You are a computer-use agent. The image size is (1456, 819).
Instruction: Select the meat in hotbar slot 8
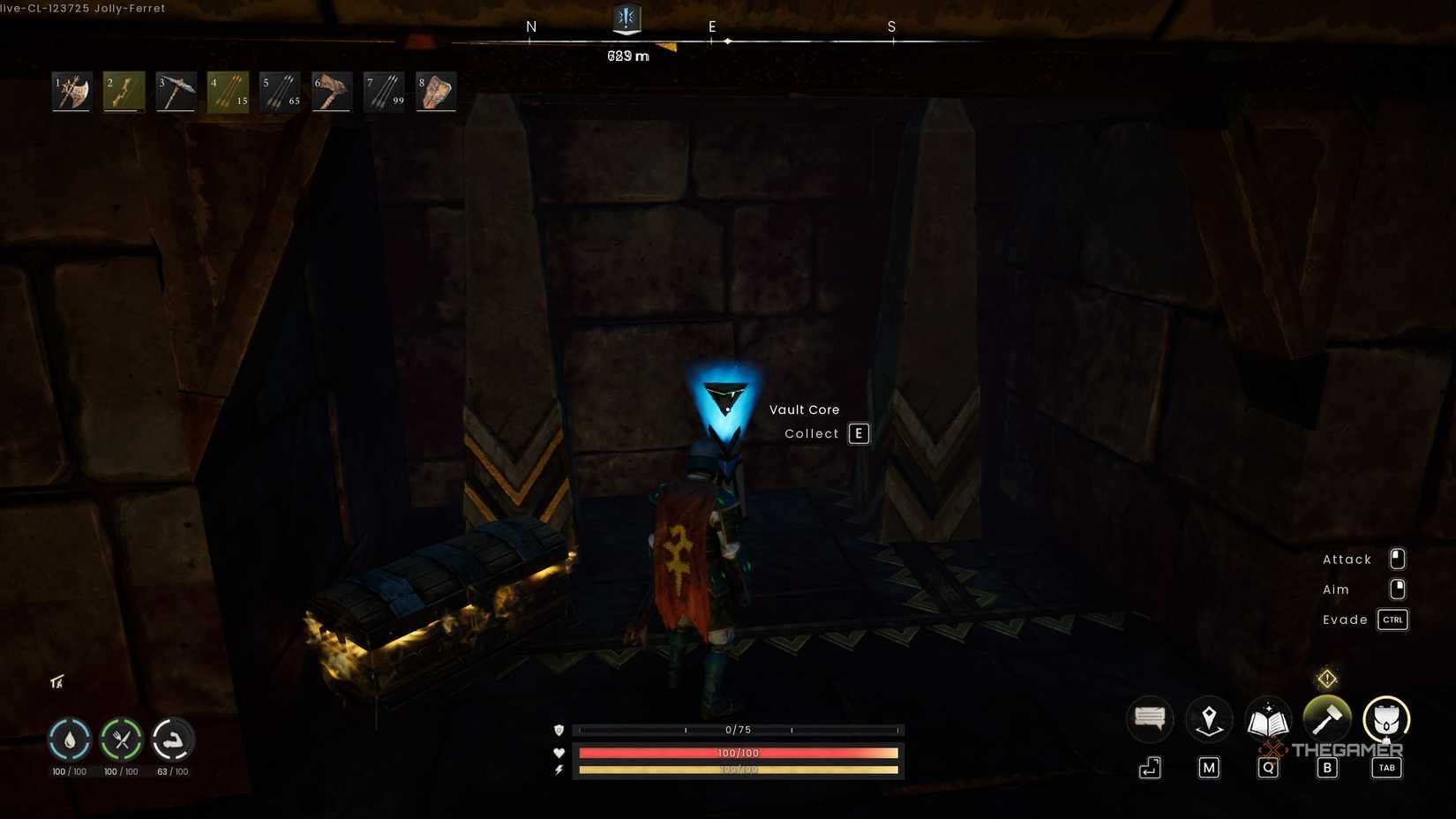tap(436, 91)
